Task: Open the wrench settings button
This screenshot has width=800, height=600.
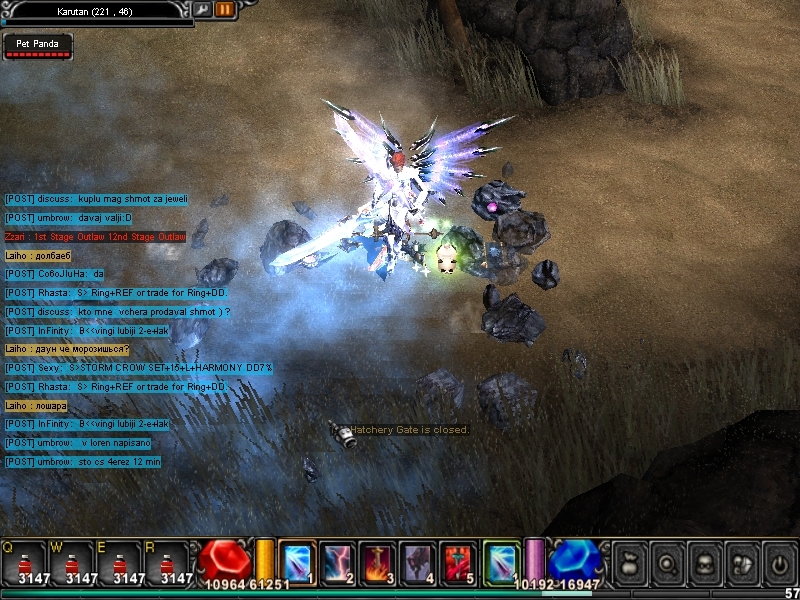Action: tap(204, 9)
